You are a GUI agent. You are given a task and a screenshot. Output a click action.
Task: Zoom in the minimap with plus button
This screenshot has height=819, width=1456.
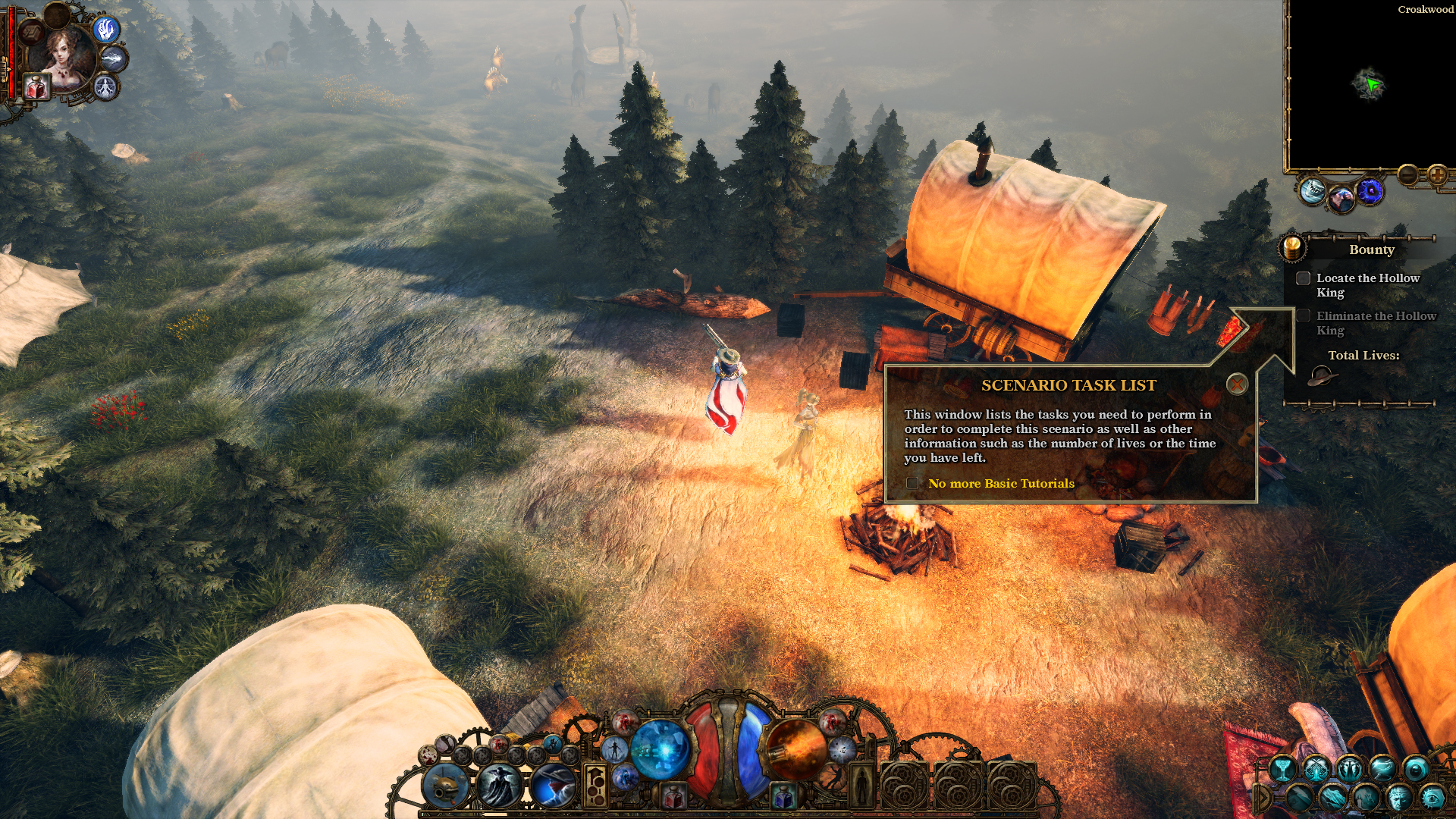click(x=1437, y=175)
